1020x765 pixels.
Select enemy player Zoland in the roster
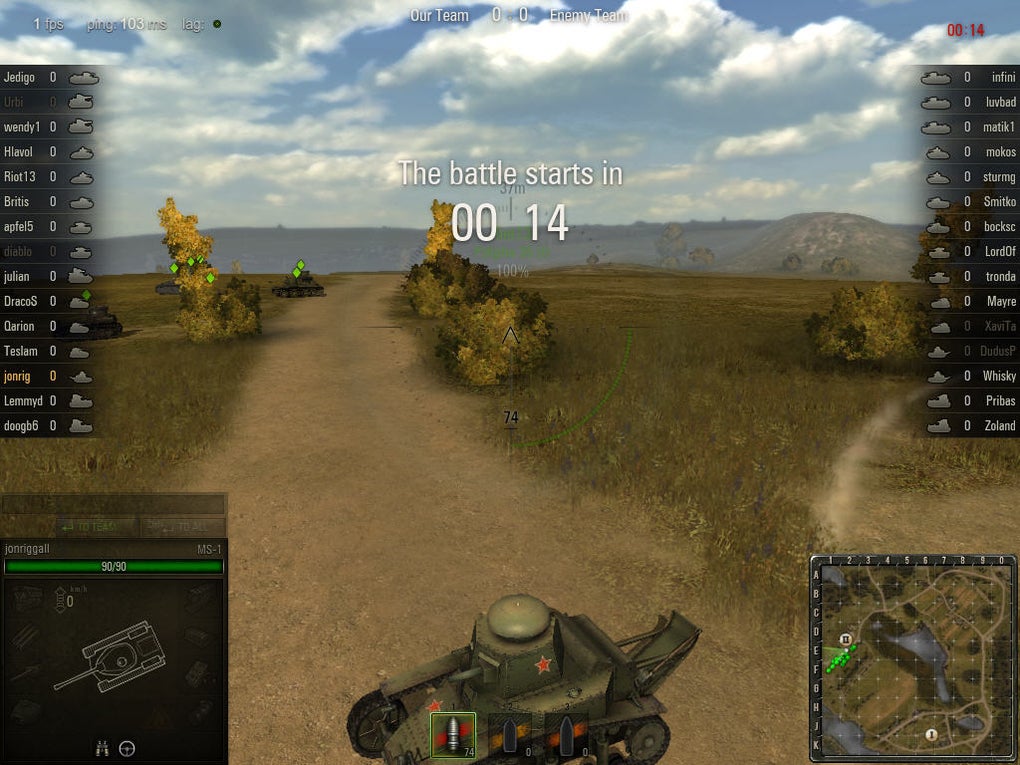pos(999,426)
